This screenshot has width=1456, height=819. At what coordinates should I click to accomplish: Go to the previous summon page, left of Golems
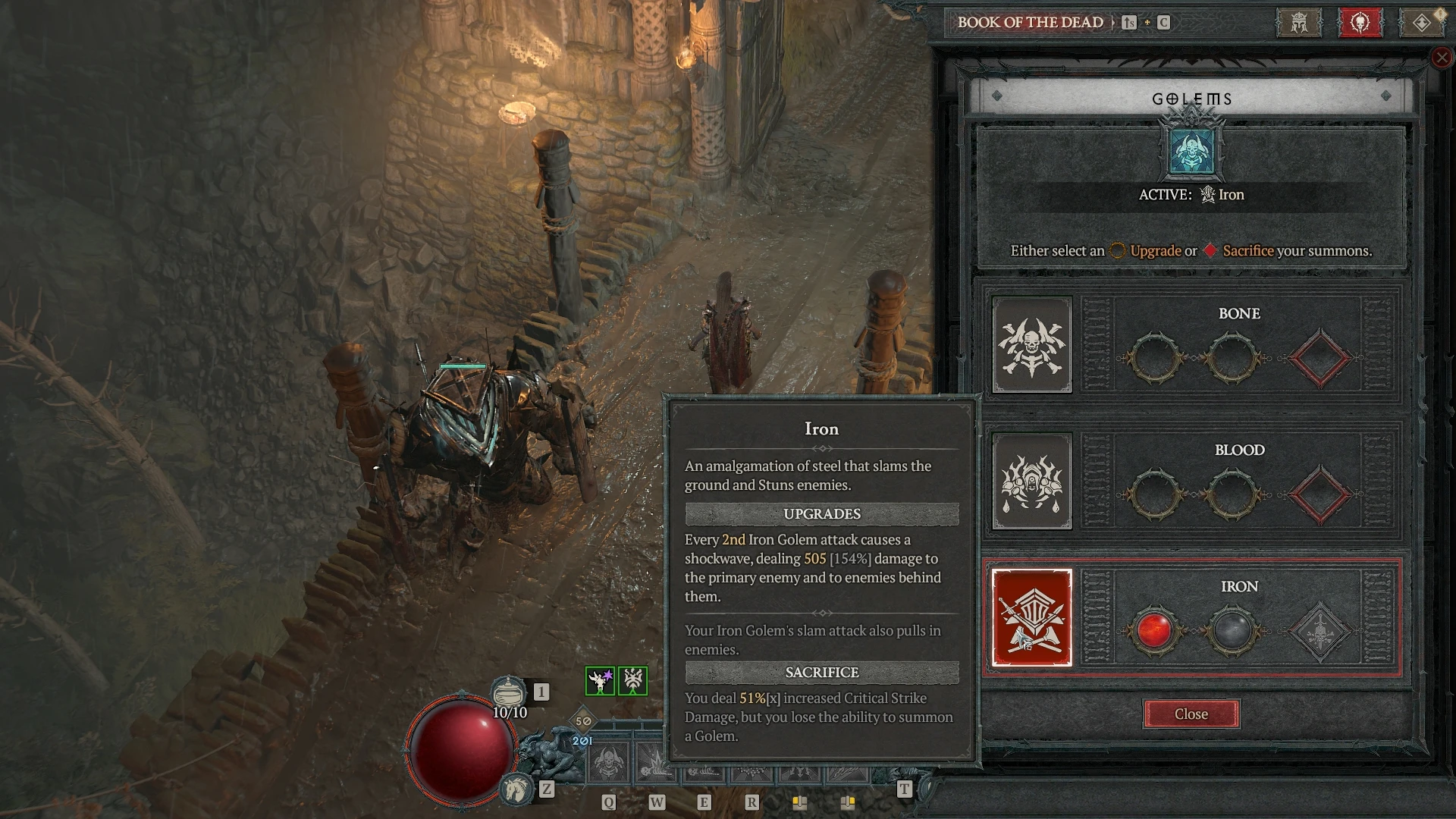[997, 96]
